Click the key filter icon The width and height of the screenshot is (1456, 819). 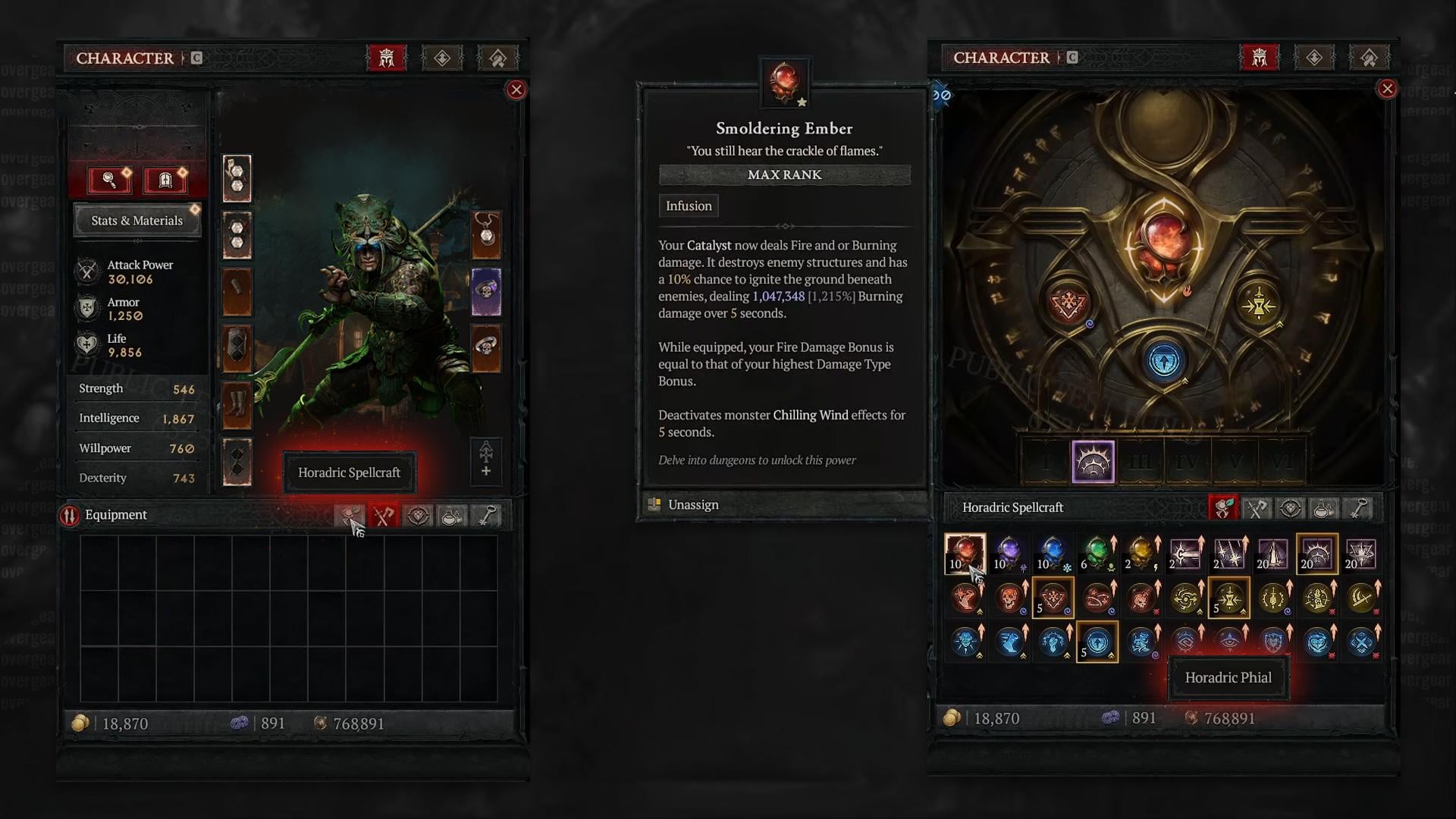[x=486, y=515]
